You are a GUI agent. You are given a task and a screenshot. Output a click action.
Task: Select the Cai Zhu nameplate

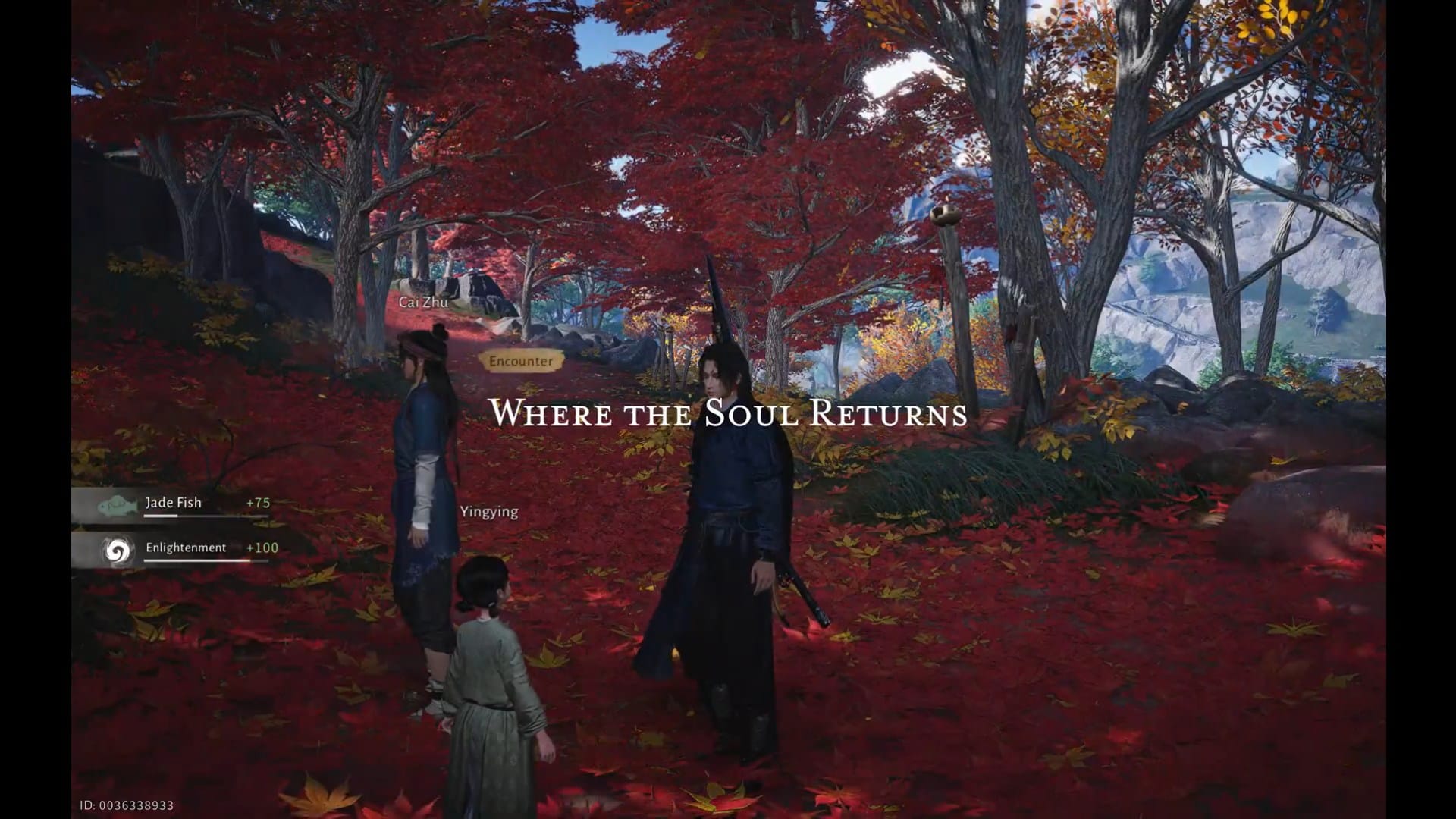pos(422,300)
